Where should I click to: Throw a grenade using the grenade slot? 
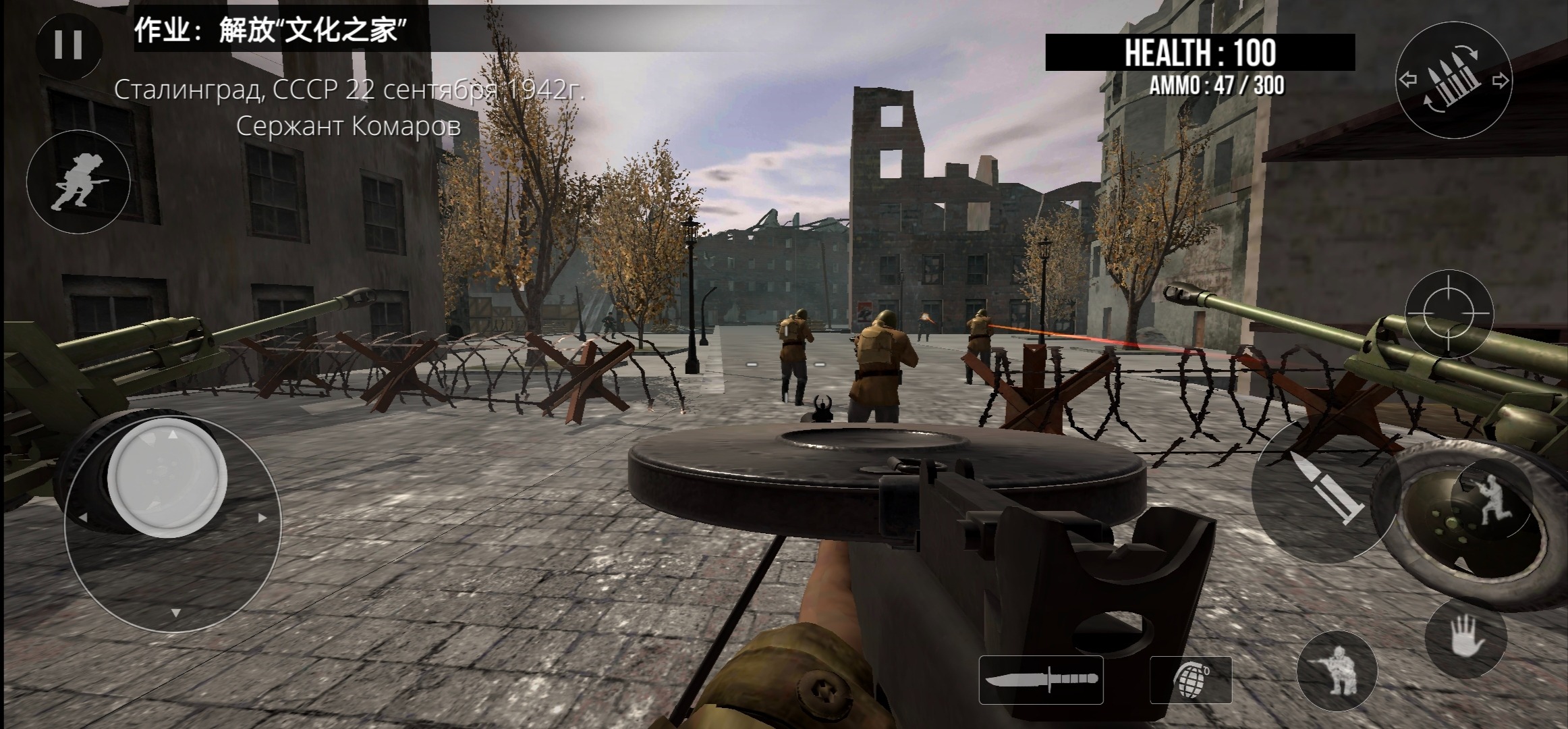[1190, 680]
